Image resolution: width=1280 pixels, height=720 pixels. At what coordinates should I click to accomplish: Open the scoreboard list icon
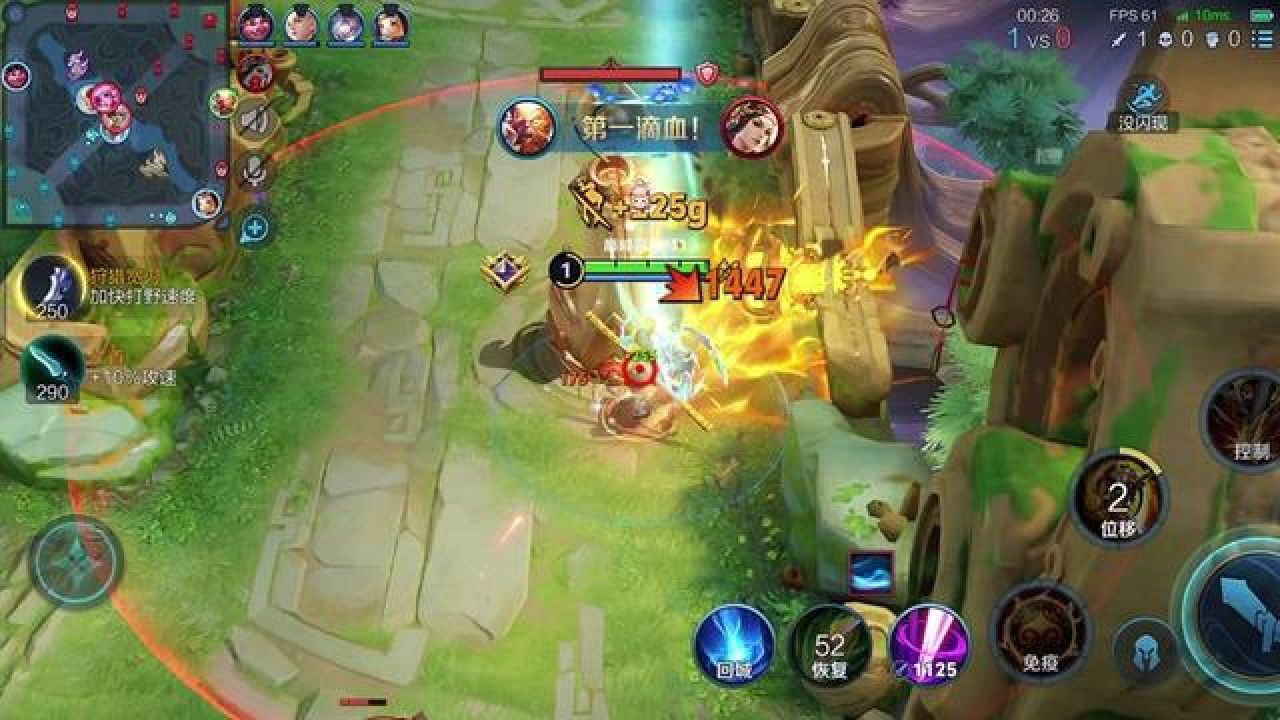coord(1266,38)
